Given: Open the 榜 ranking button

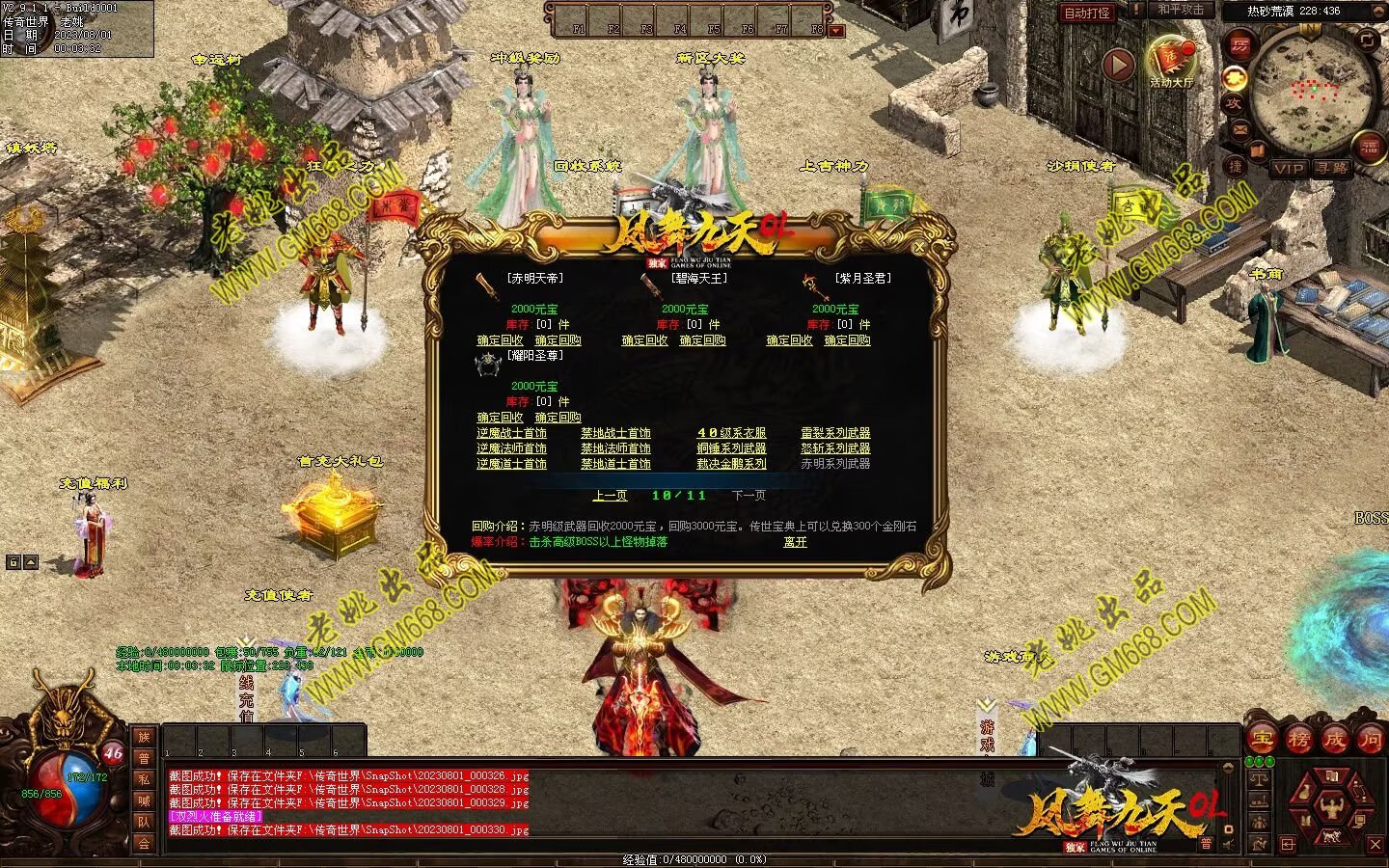Looking at the screenshot, I should (1298, 740).
